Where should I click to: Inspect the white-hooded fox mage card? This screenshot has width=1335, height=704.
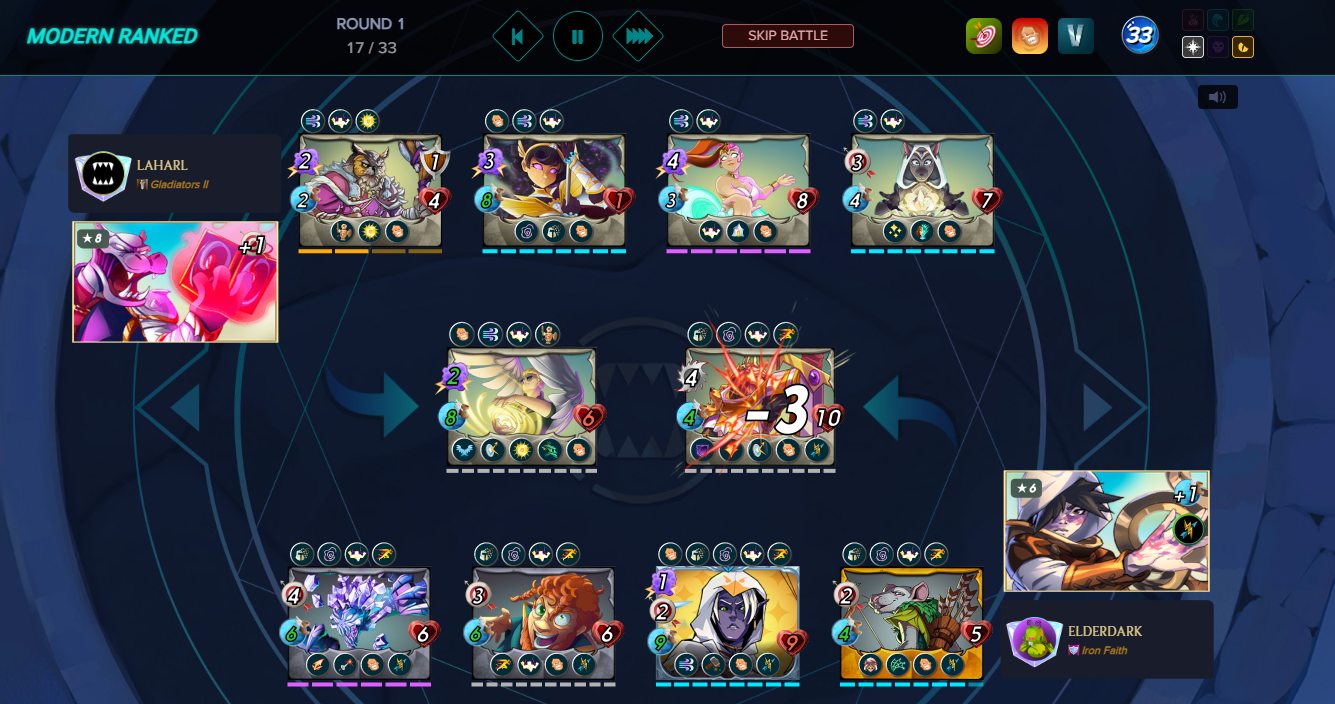tap(922, 190)
